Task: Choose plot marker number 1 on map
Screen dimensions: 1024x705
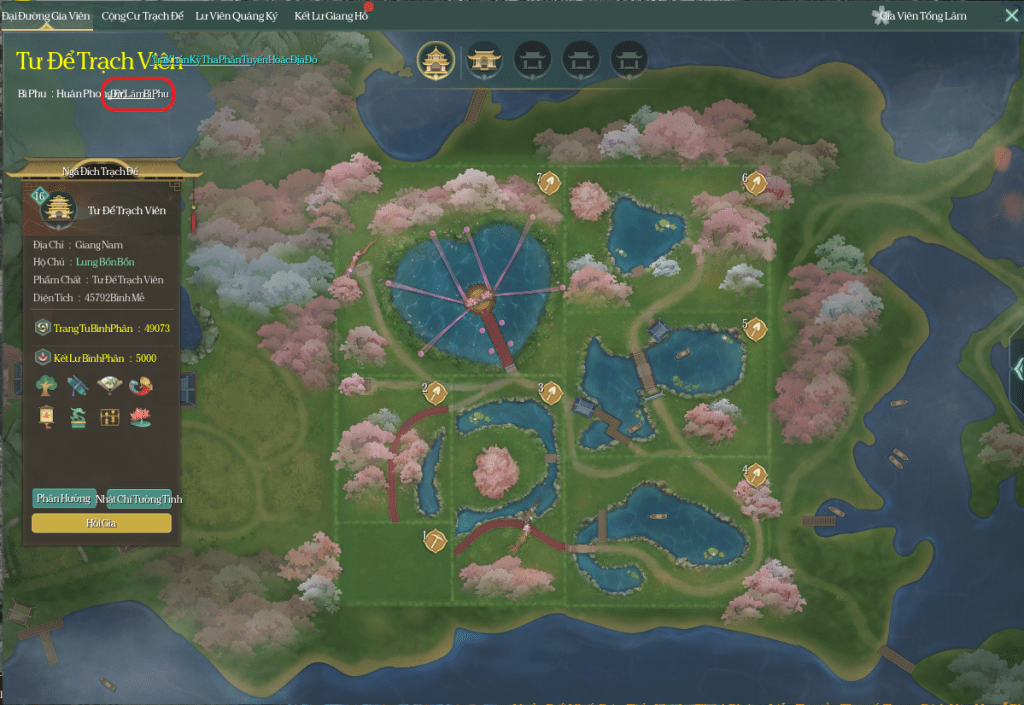Action: 435,540
